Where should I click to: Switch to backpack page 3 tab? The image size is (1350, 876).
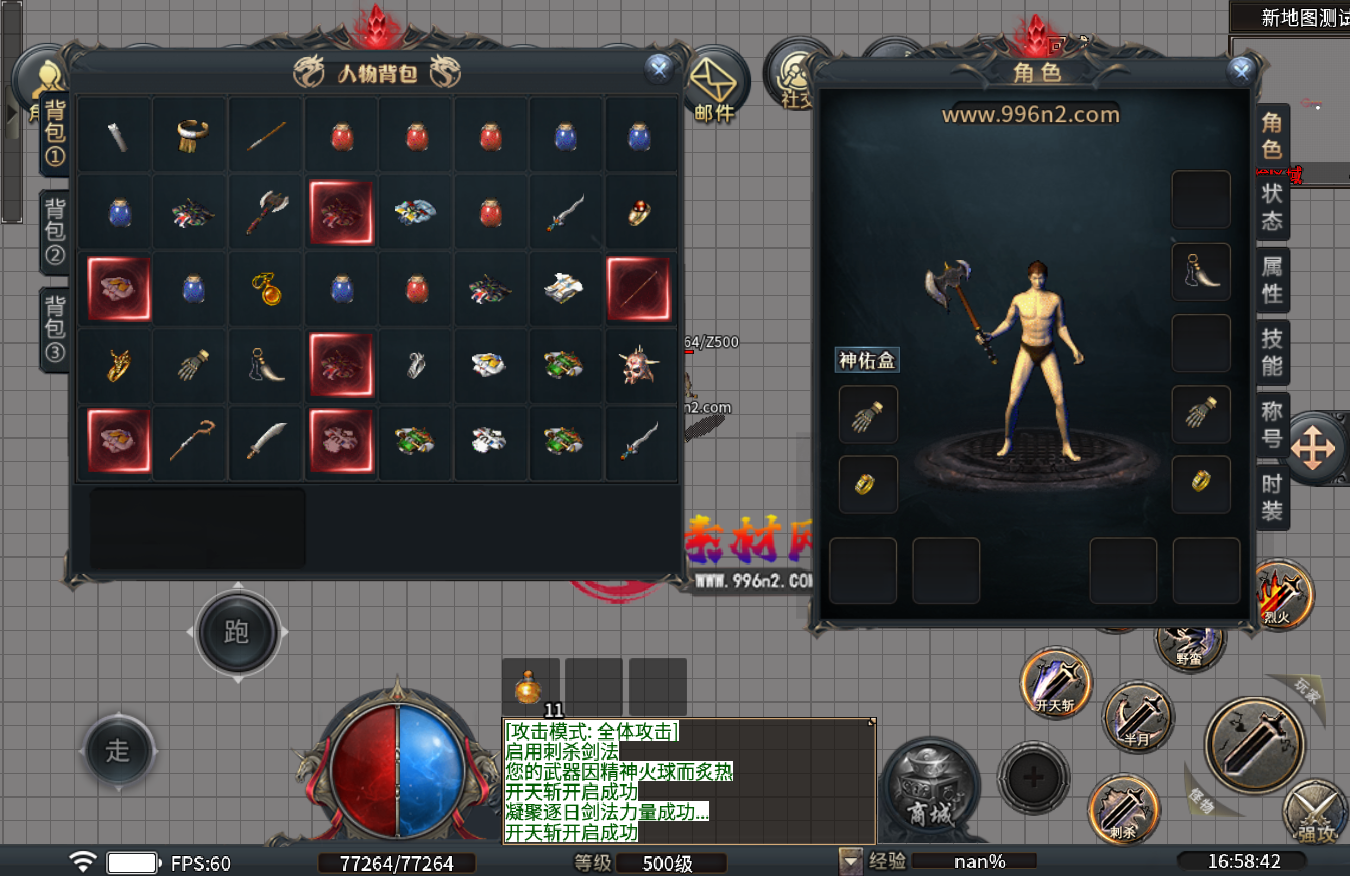click(x=54, y=326)
